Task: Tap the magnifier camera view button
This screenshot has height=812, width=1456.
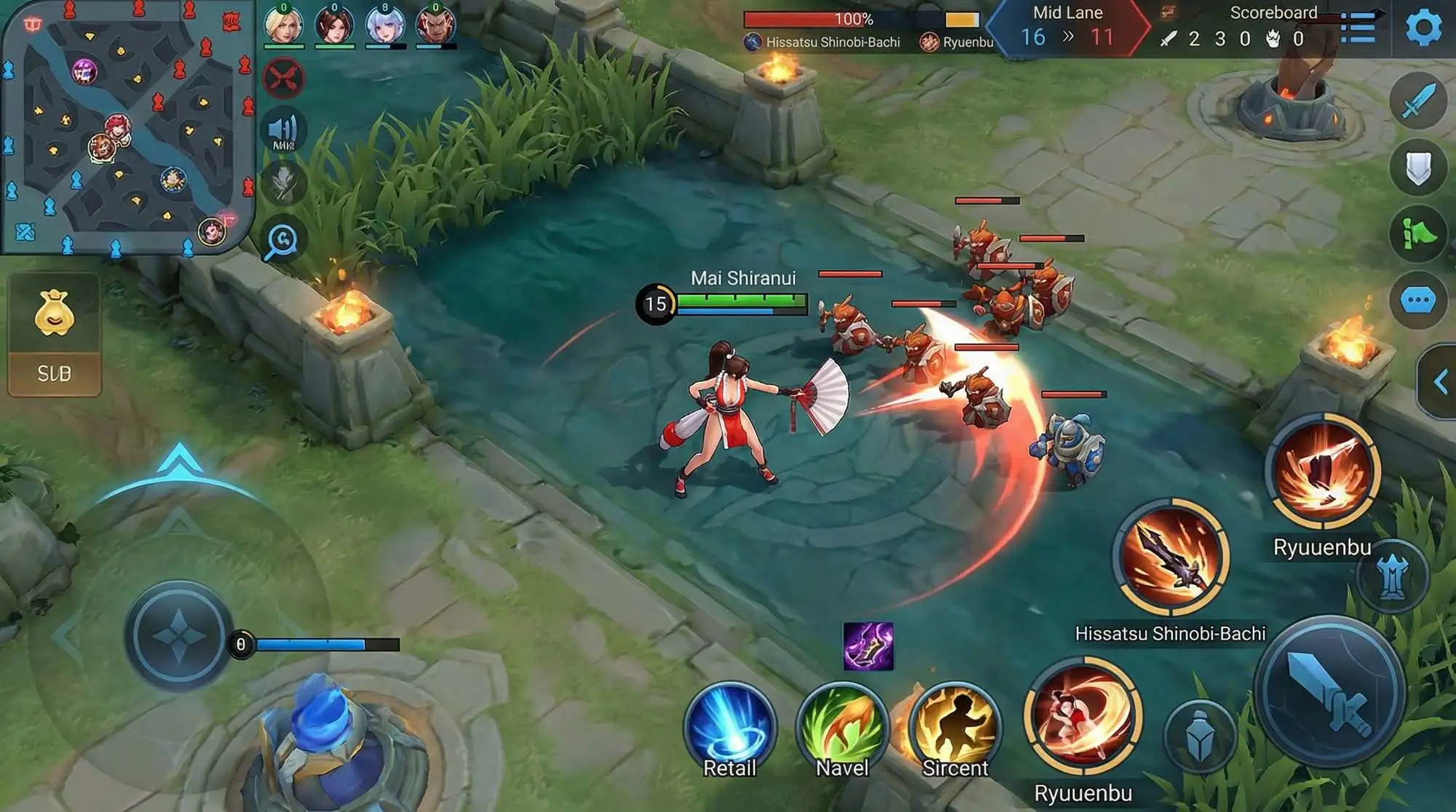Action: [282, 240]
